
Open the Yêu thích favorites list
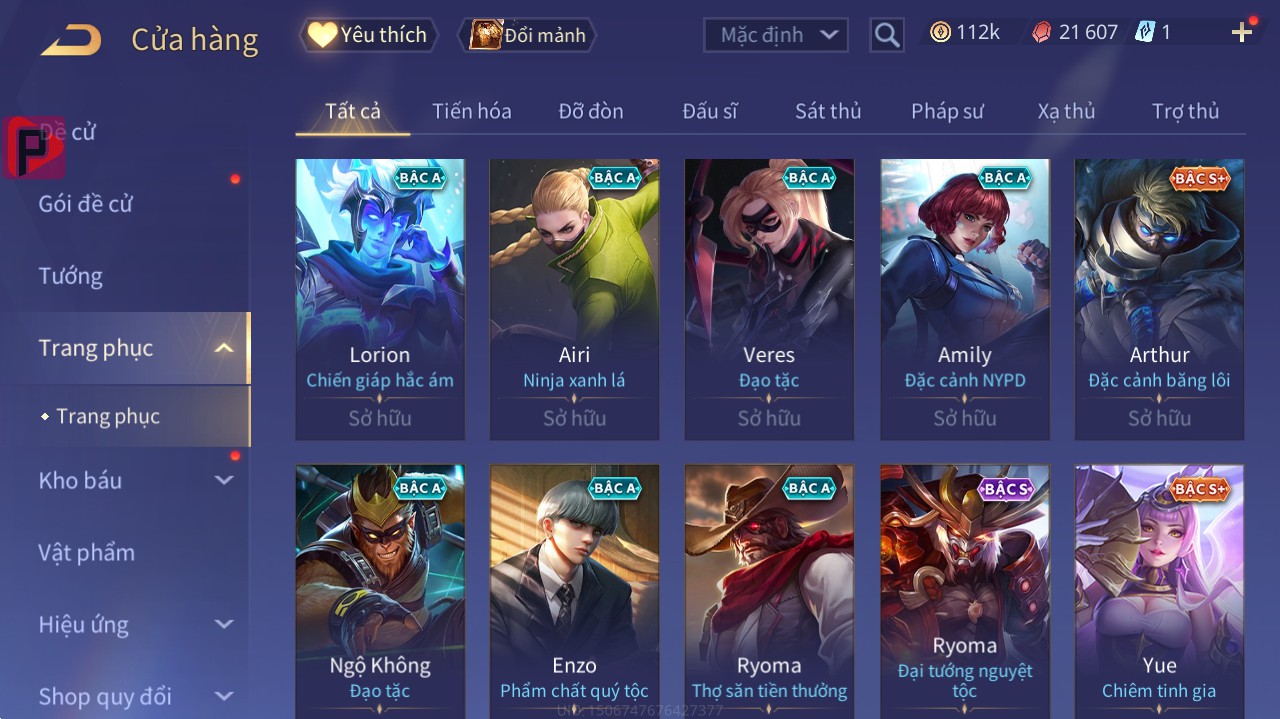(x=367, y=35)
